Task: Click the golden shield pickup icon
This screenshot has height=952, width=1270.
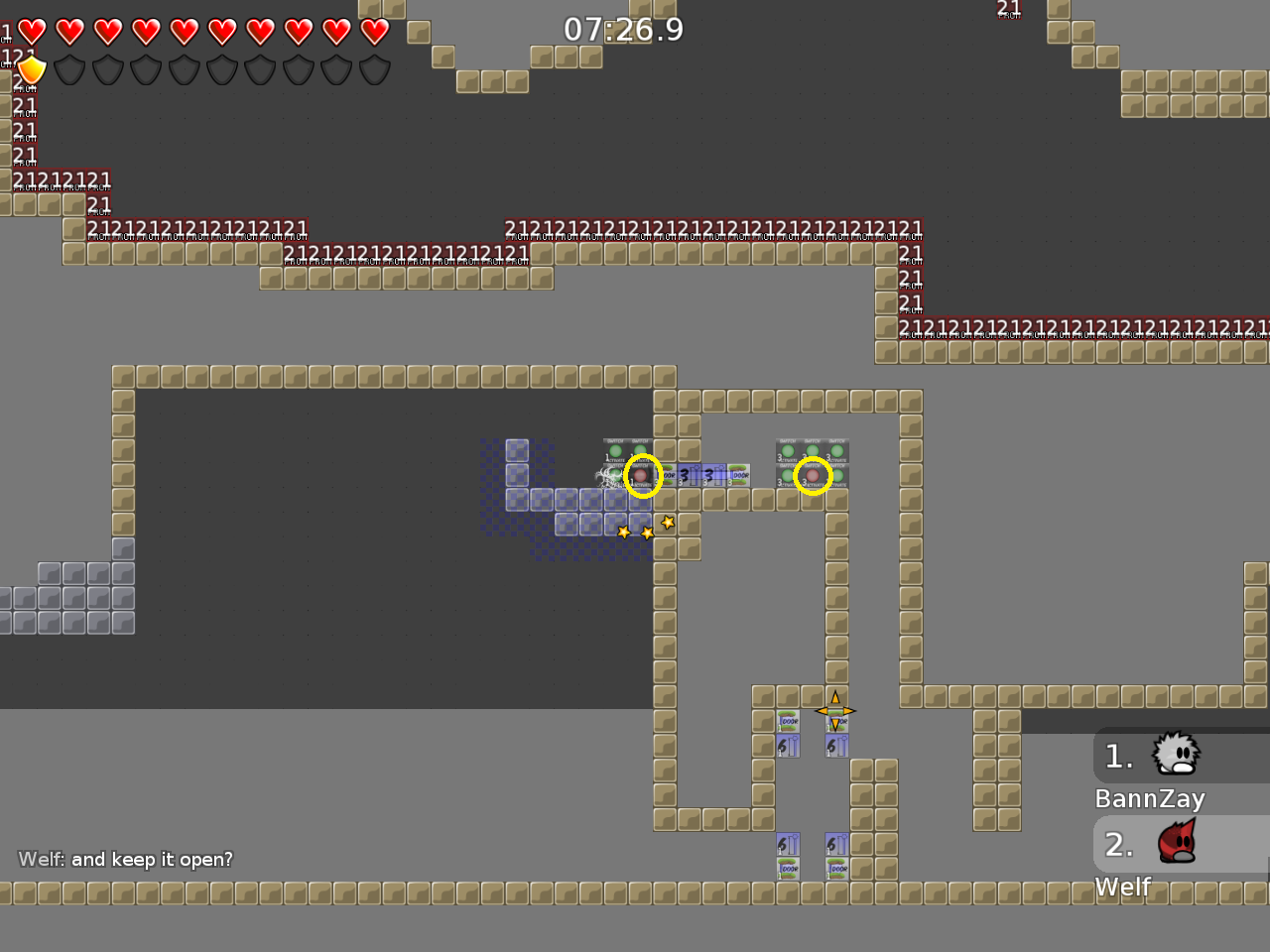Action: tap(33, 69)
